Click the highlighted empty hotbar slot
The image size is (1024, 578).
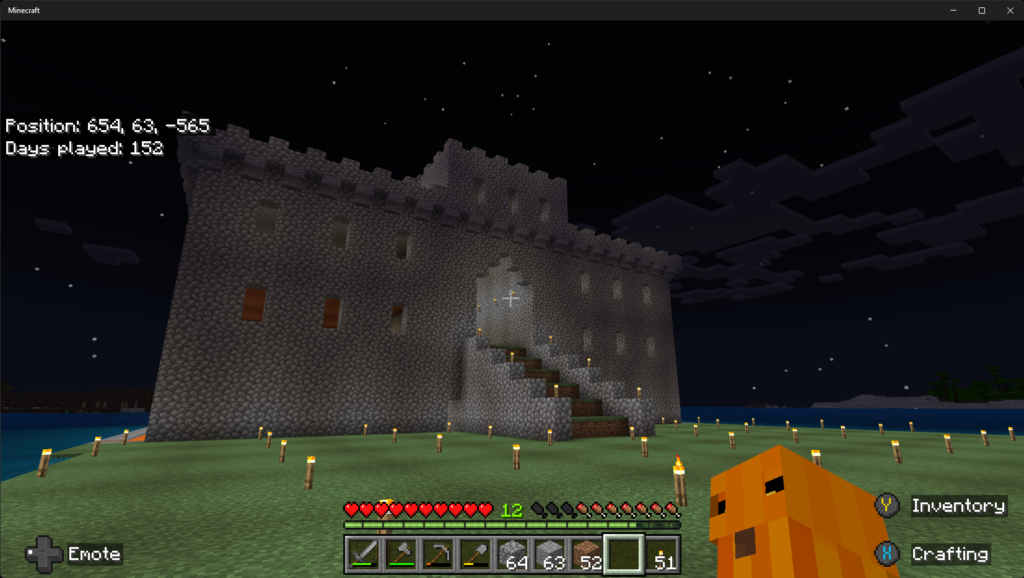623,554
